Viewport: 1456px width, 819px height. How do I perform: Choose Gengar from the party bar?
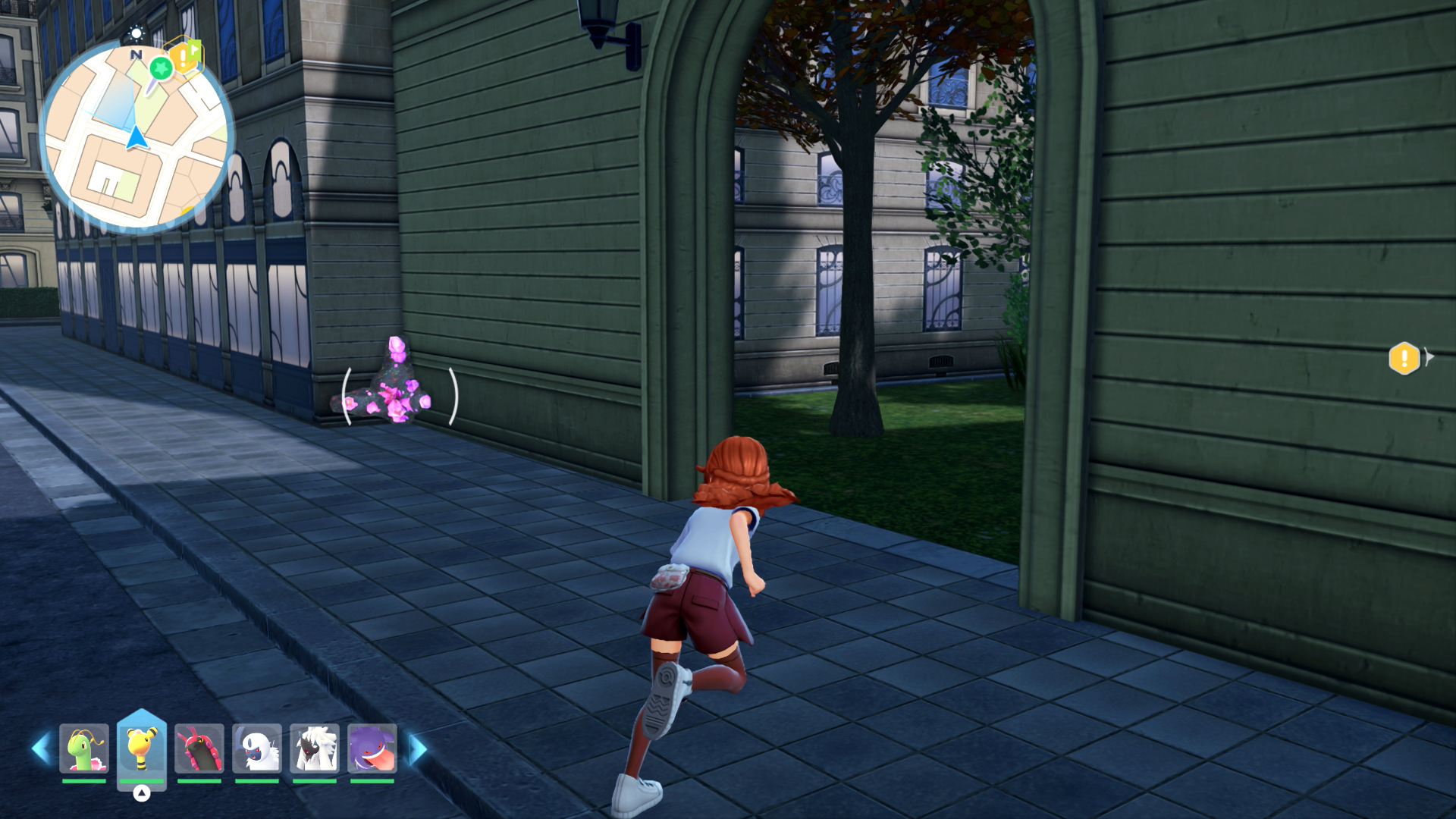[372, 748]
